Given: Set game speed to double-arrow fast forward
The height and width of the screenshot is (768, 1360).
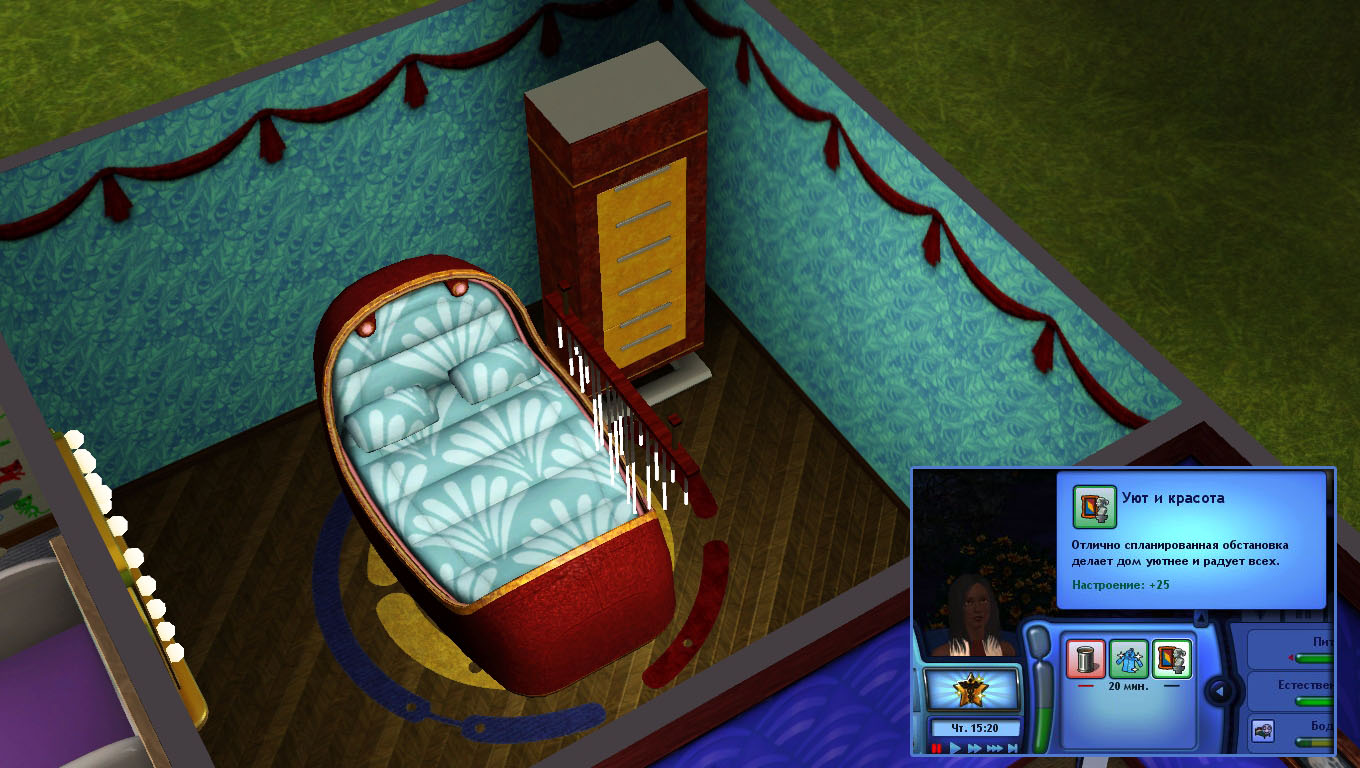Looking at the screenshot, I should (974, 748).
